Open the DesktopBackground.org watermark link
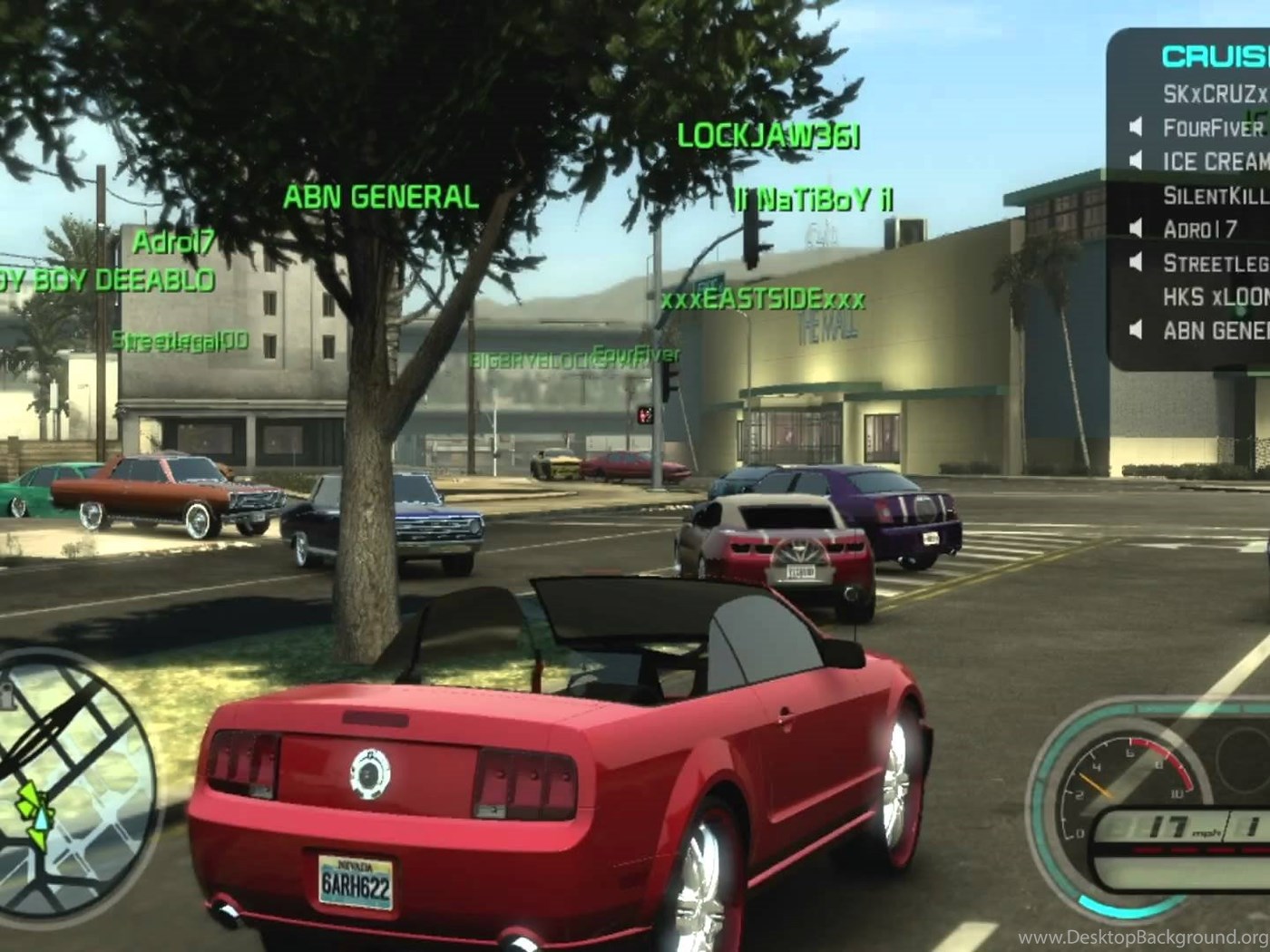This screenshot has height=952, width=1270. click(1143, 937)
